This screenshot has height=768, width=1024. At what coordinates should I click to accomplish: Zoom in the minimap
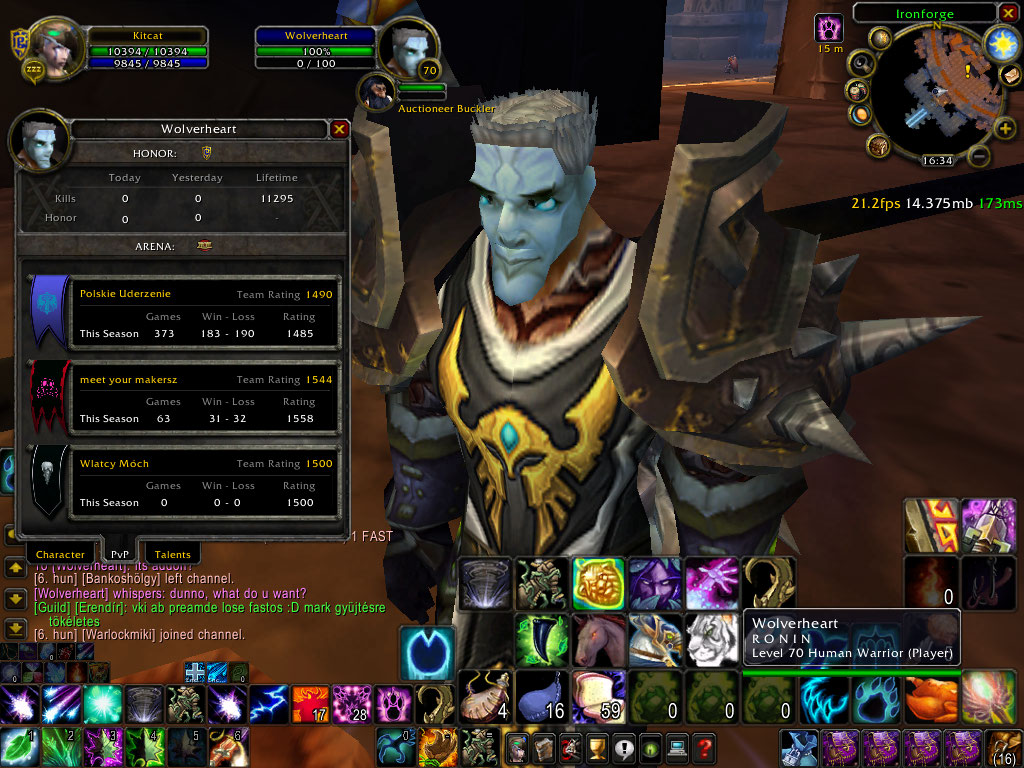tap(1004, 128)
